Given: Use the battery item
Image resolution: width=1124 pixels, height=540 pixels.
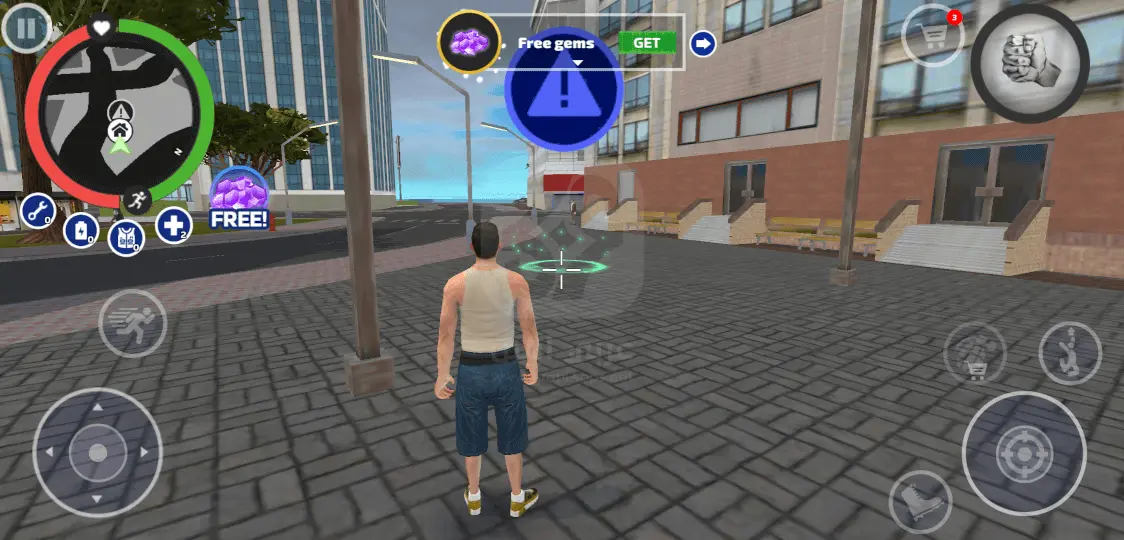Looking at the screenshot, I should tap(81, 231).
